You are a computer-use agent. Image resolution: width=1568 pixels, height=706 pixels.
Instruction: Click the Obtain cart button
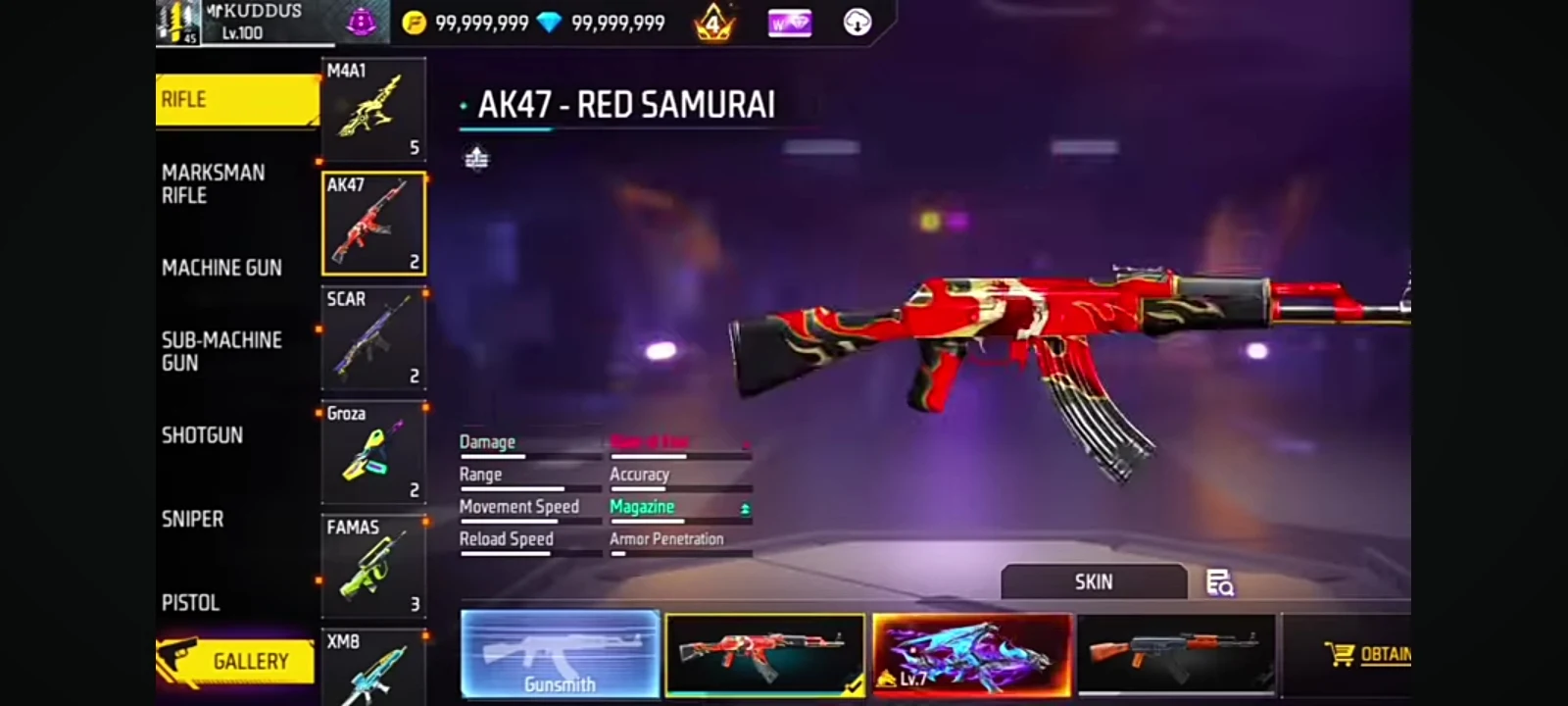pos(1368,654)
